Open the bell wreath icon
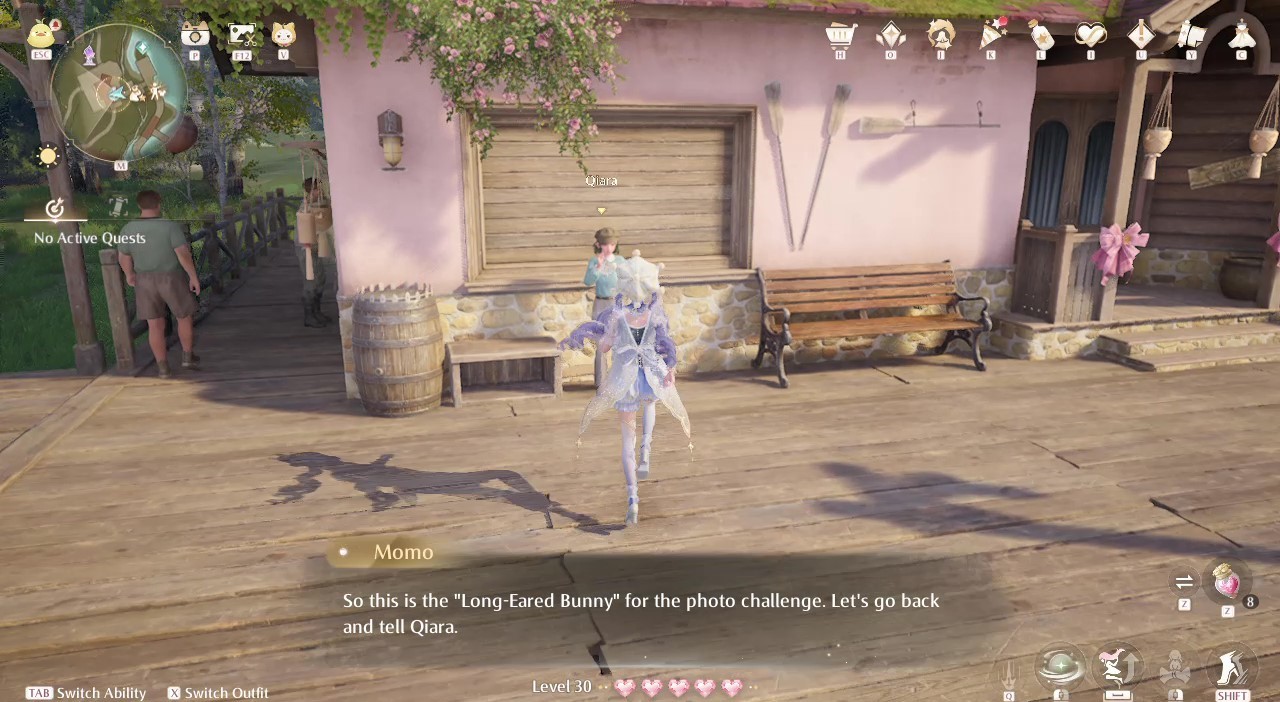The height and width of the screenshot is (702, 1280). pos(940,36)
